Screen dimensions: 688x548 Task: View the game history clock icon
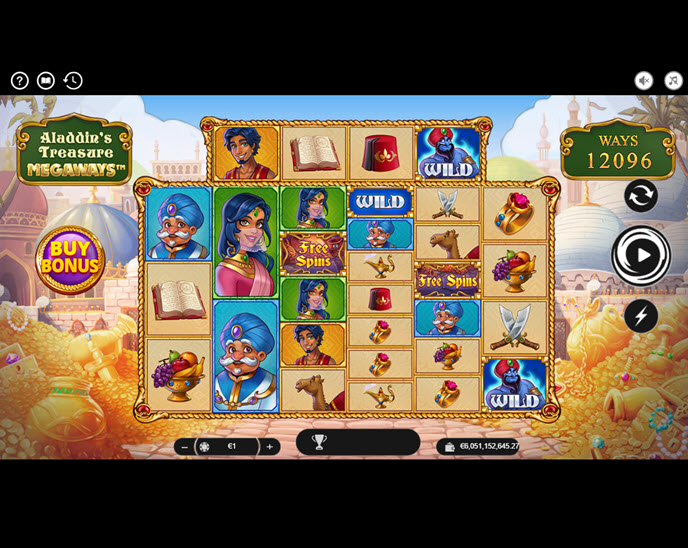coord(73,81)
